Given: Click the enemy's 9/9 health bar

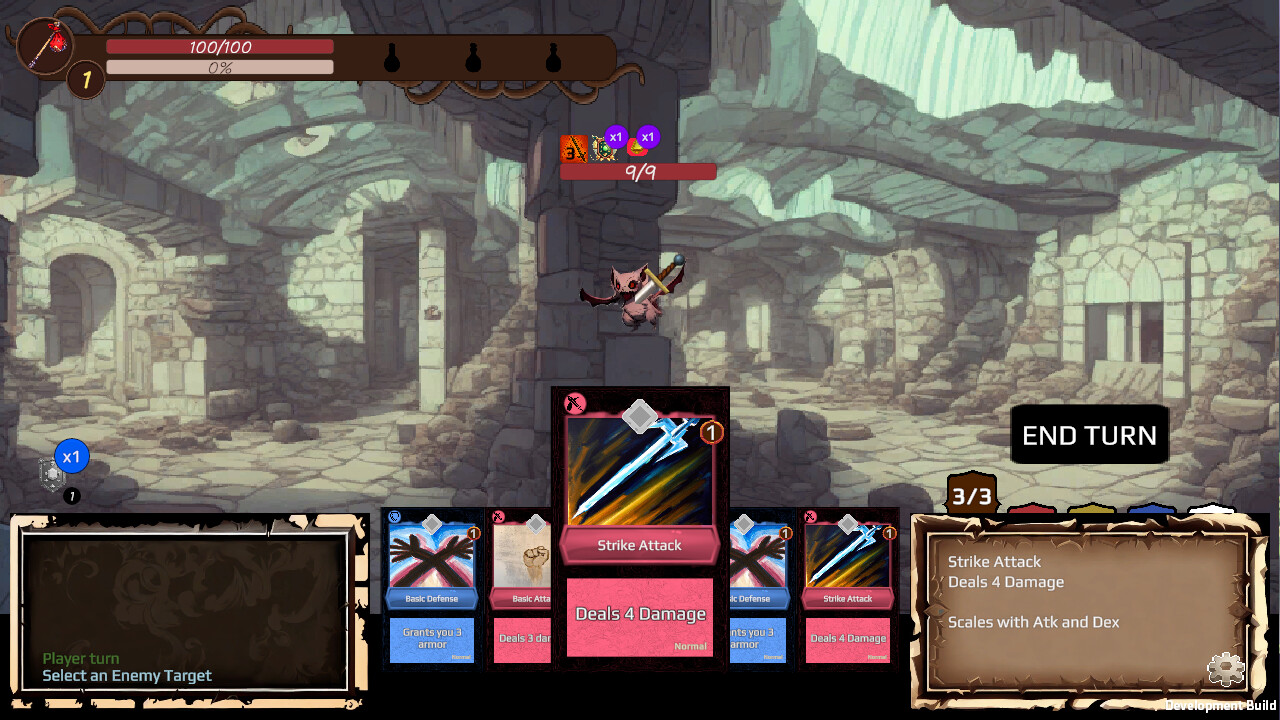Looking at the screenshot, I should (x=638, y=171).
